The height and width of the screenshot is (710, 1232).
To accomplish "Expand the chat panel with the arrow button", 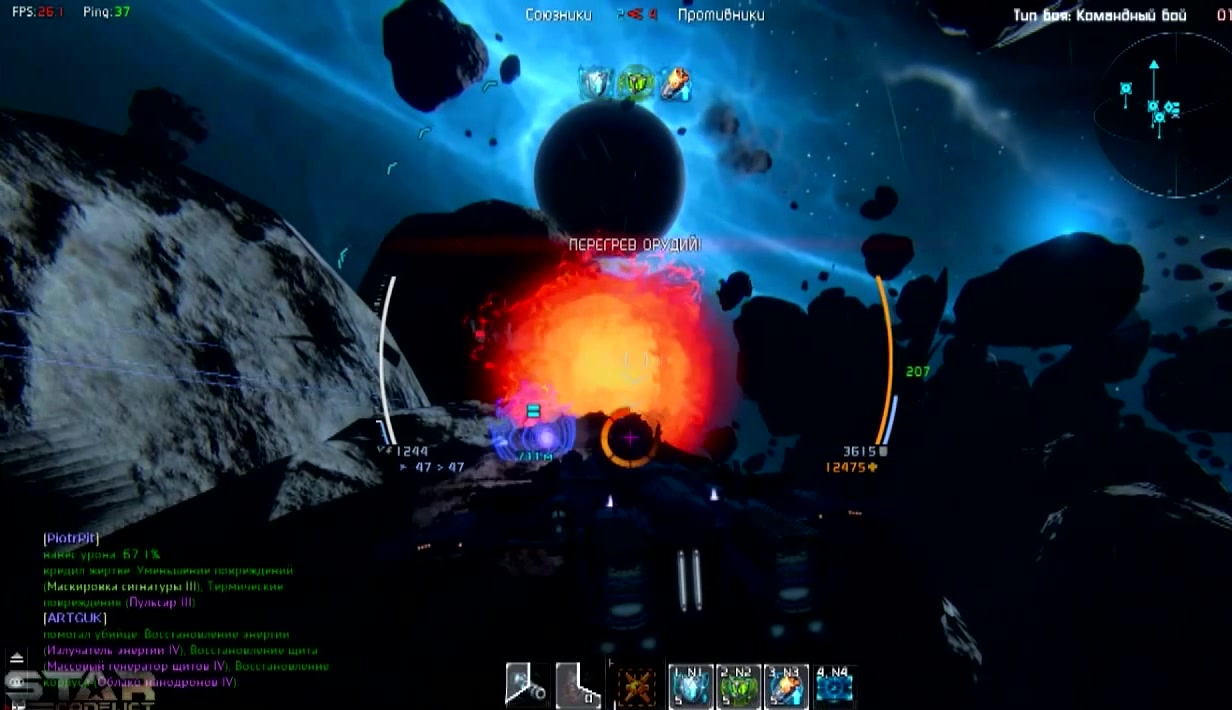I will (16, 658).
